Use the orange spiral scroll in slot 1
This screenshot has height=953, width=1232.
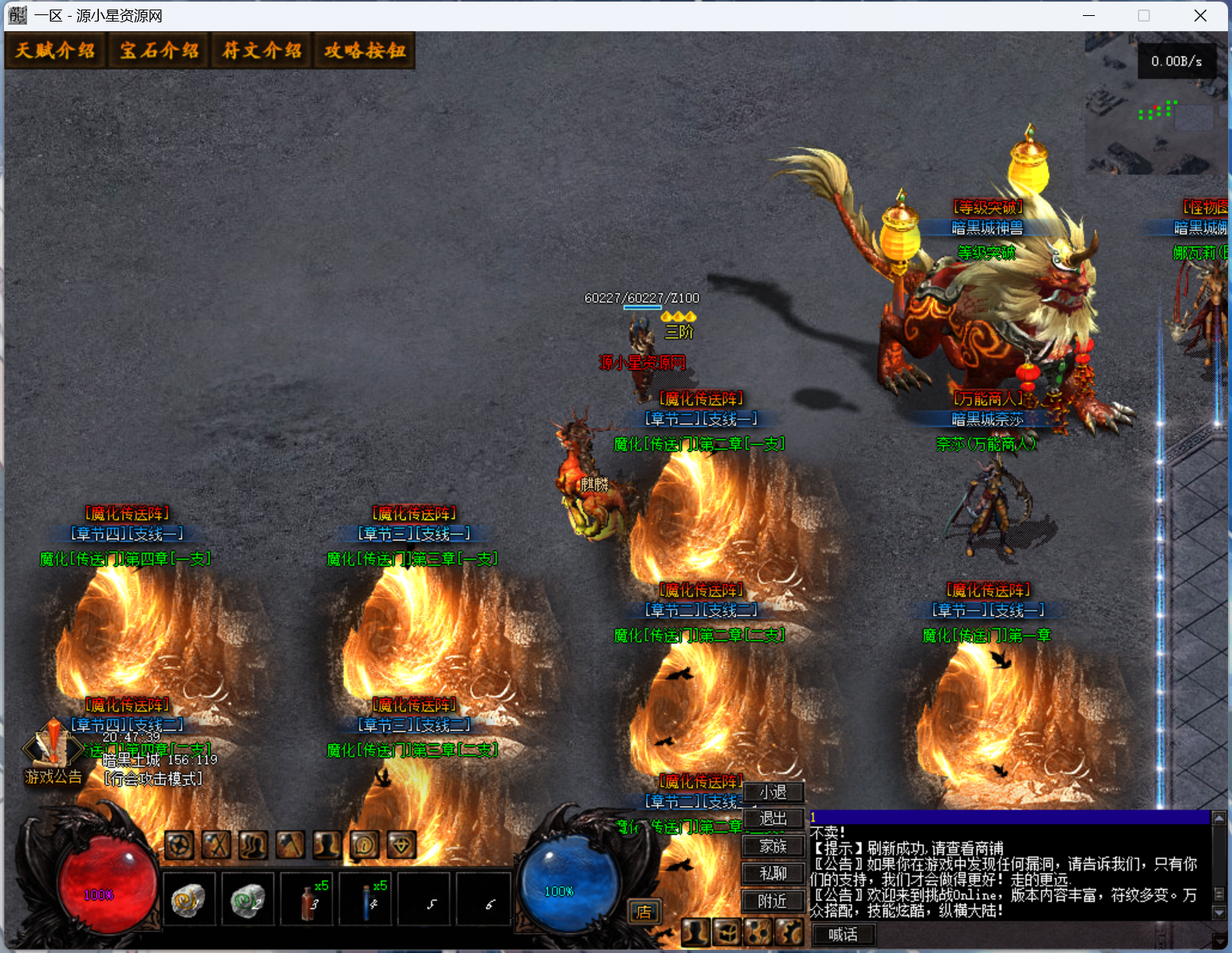pyautogui.click(x=188, y=900)
